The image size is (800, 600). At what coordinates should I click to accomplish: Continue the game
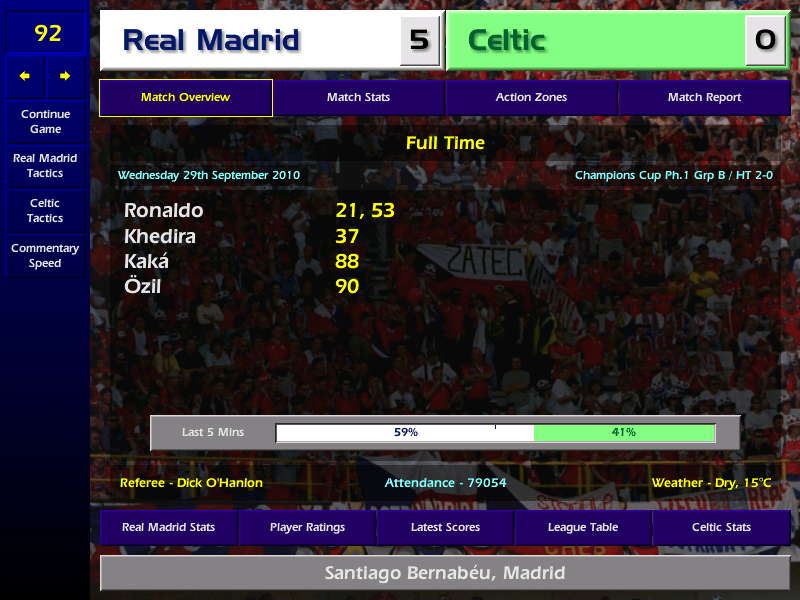pyautogui.click(x=45, y=121)
